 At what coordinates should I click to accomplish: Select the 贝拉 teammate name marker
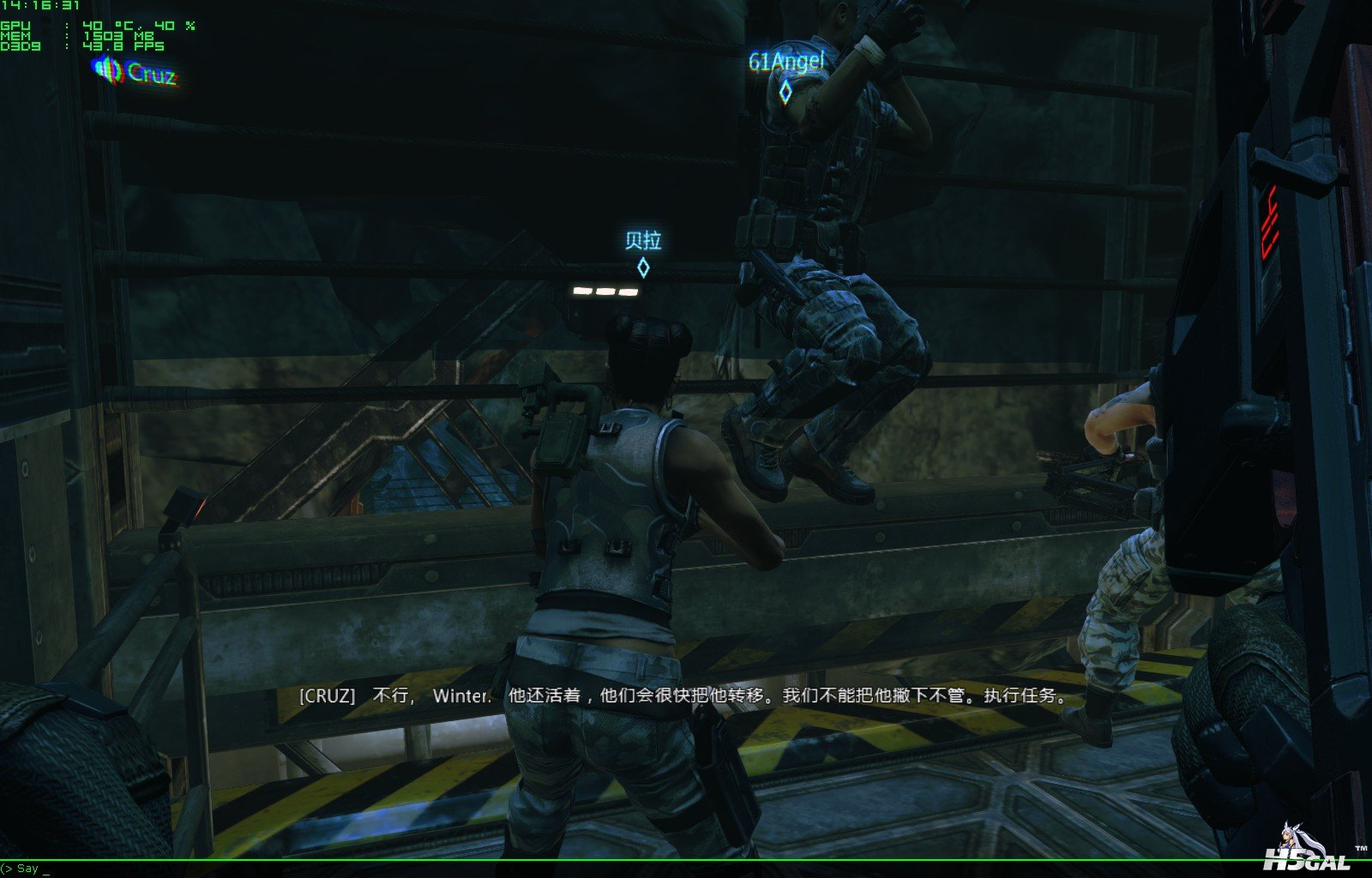(x=643, y=241)
